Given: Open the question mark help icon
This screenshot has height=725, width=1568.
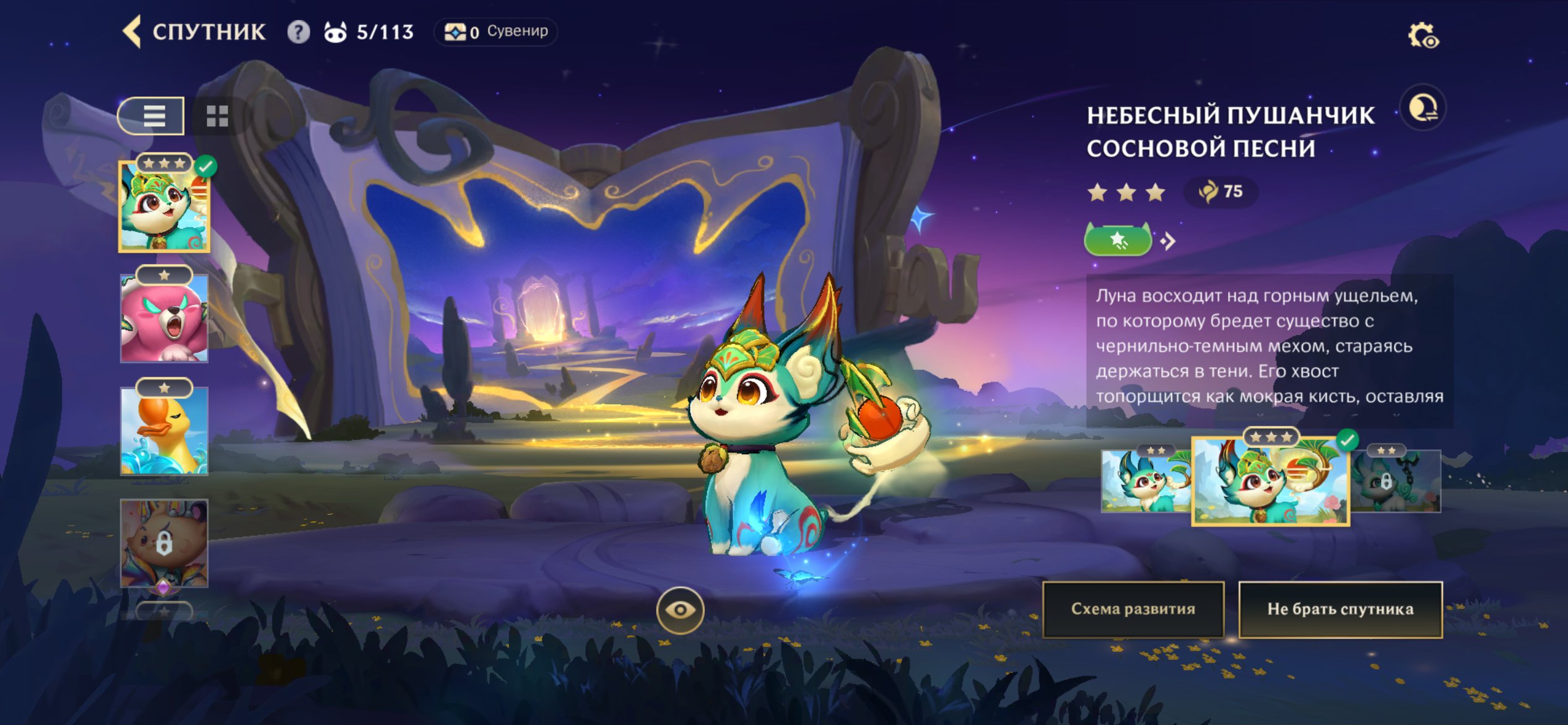Looking at the screenshot, I should 298,32.
